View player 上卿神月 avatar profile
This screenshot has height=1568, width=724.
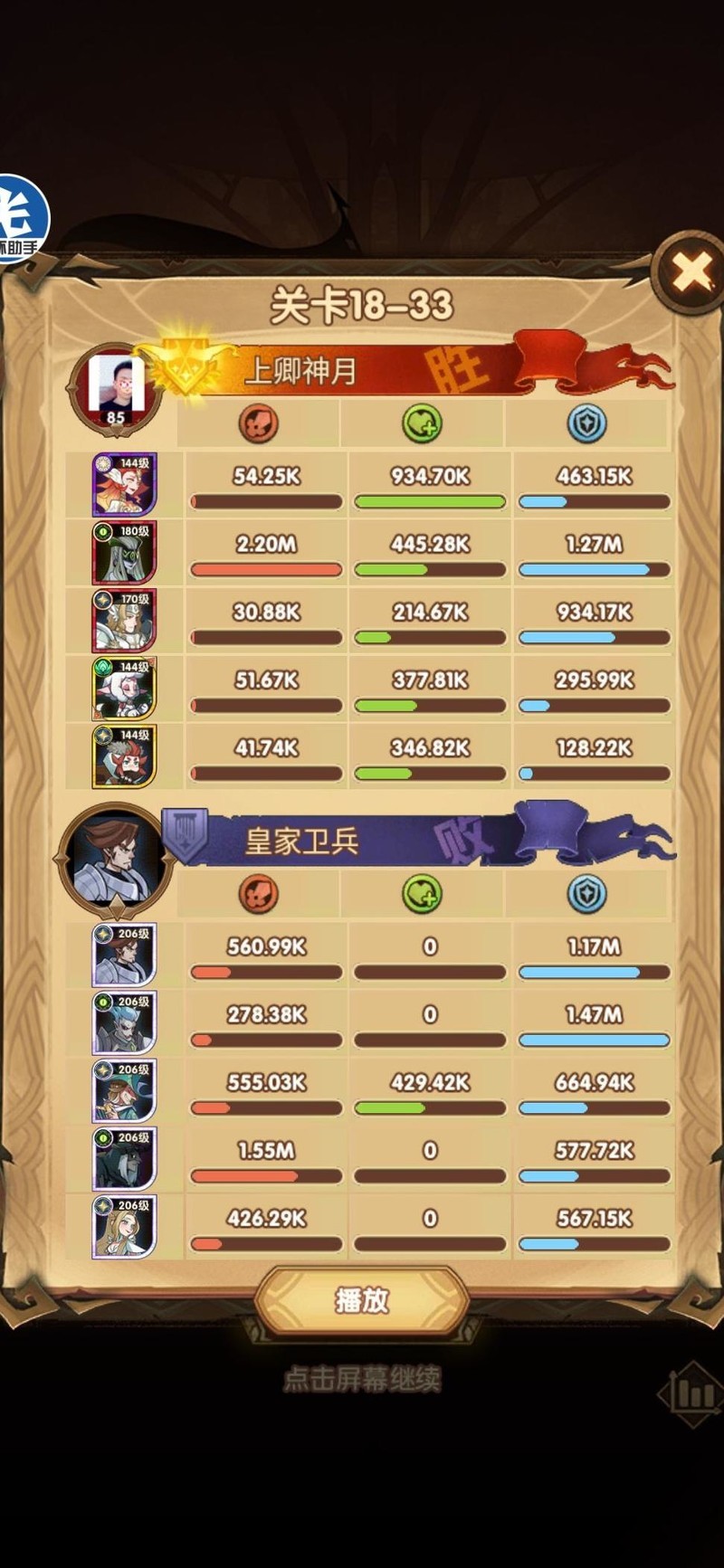click(x=115, y=387)
